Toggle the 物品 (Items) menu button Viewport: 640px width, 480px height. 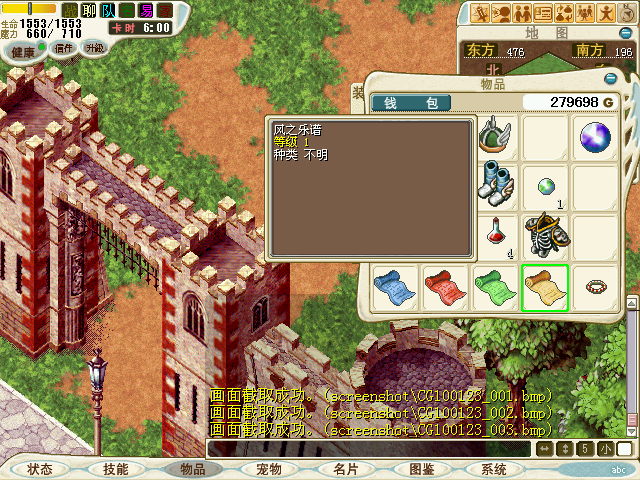pos(192,469)
